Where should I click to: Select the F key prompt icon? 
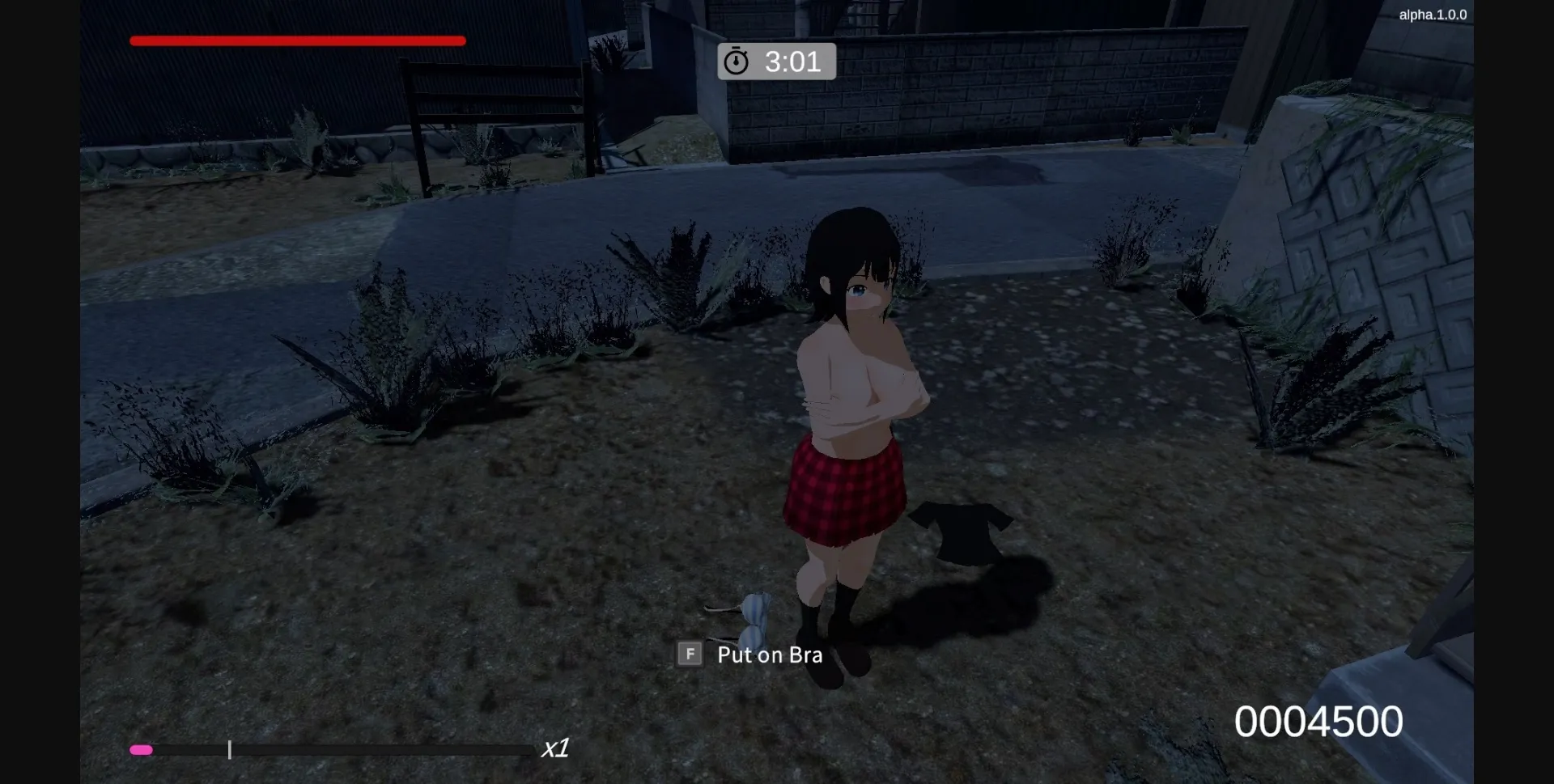tap(689, 654)
